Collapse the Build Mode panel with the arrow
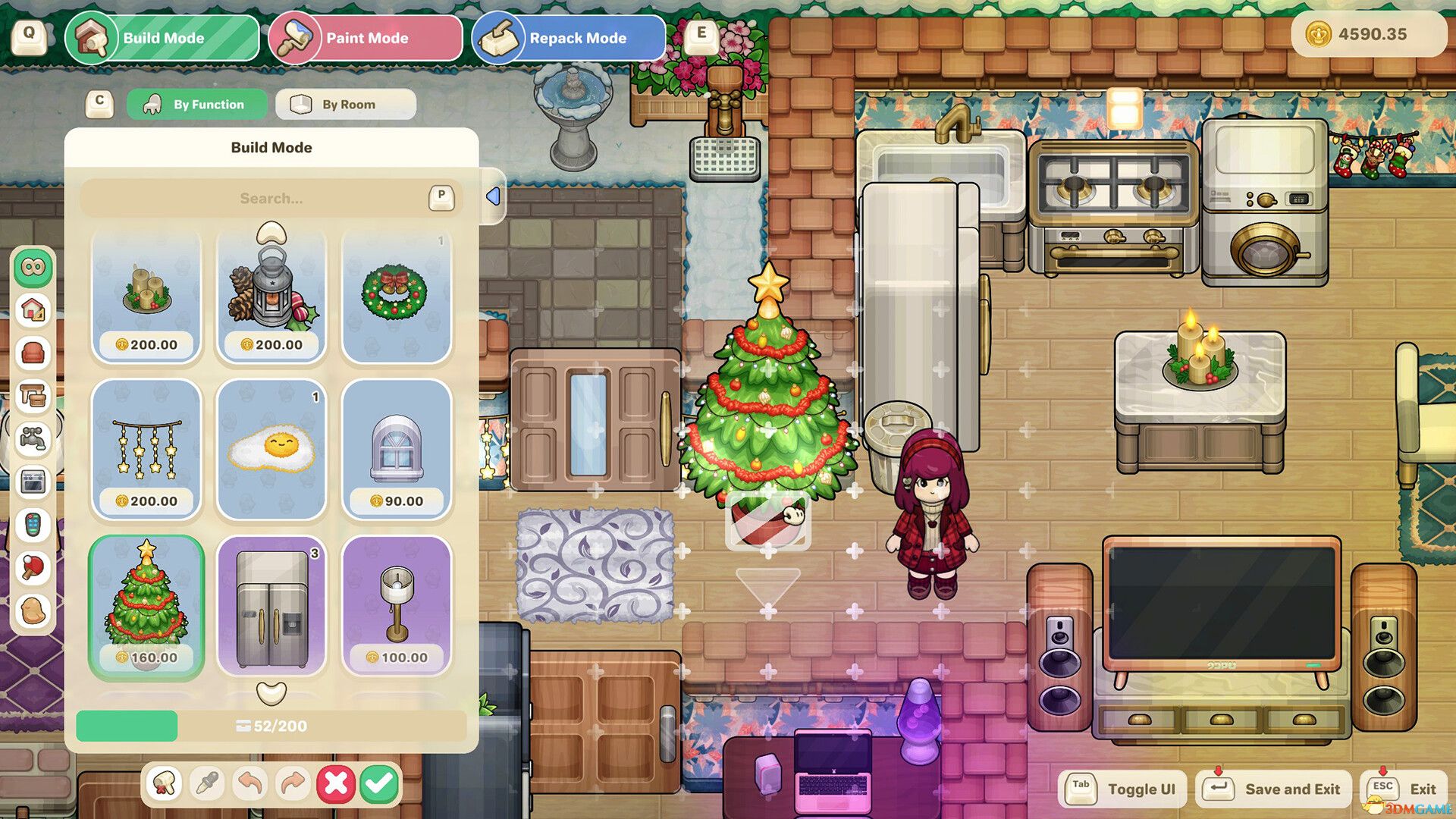 tap(494, 196)
